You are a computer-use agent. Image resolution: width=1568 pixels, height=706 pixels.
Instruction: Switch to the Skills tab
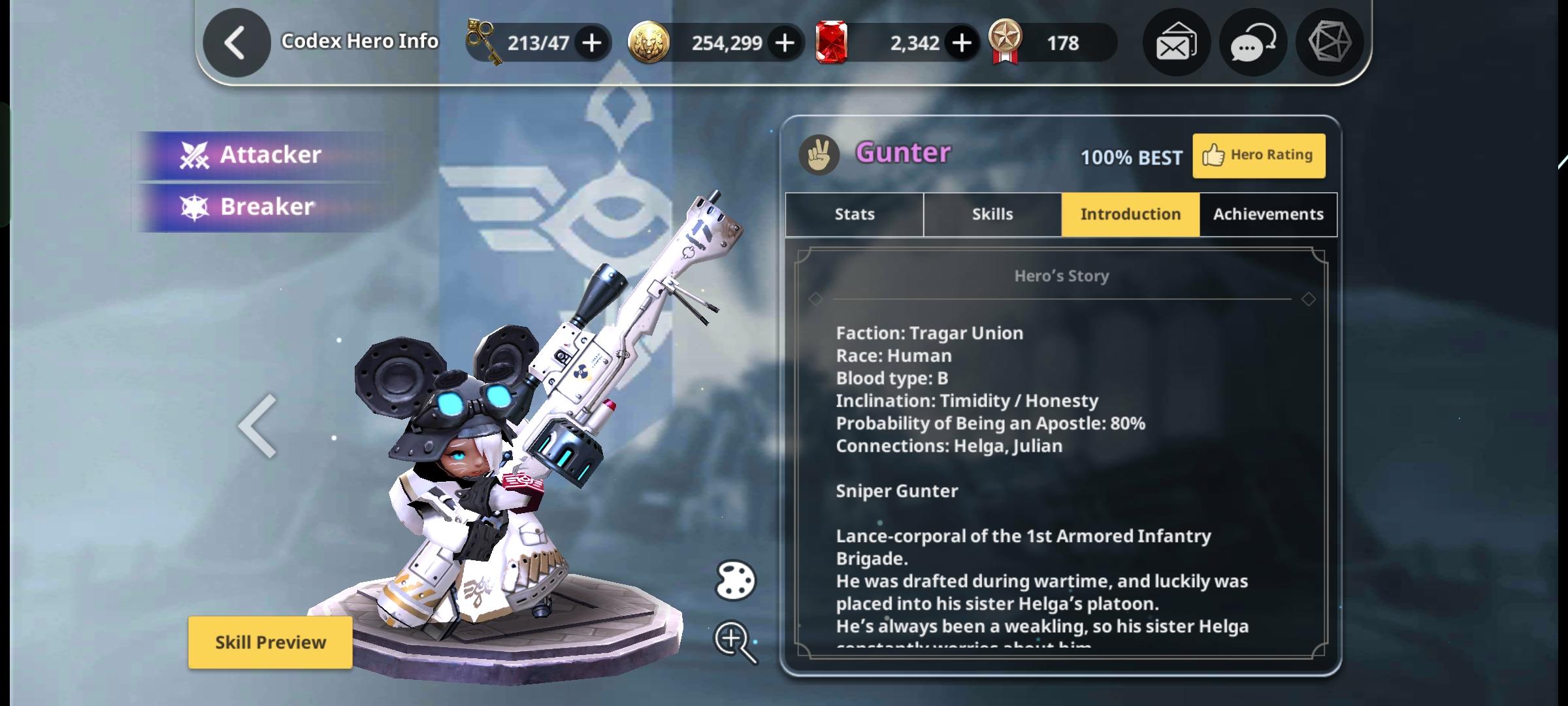(x=992, y=214)
